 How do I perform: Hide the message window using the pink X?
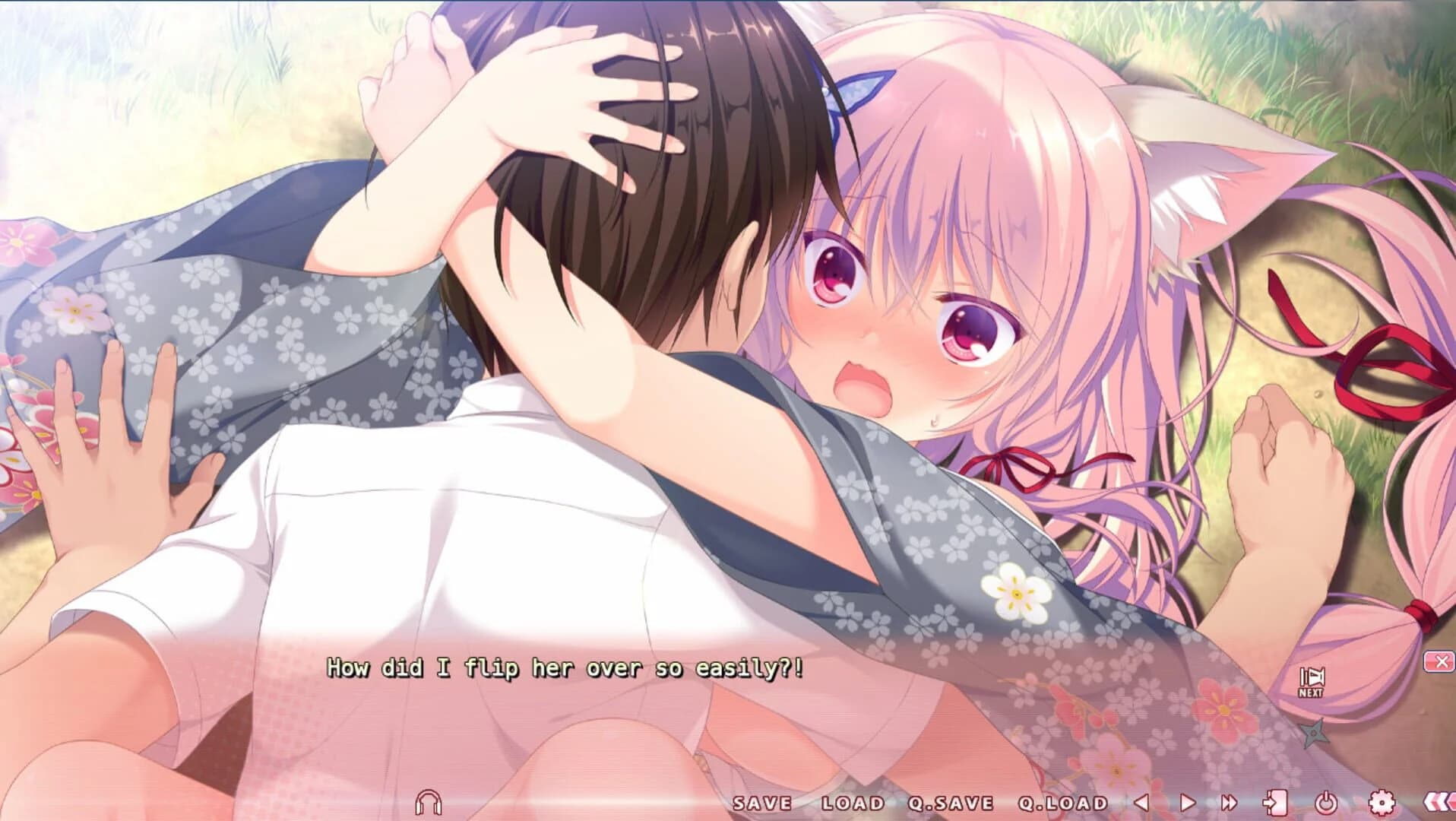coord(1440,661)
